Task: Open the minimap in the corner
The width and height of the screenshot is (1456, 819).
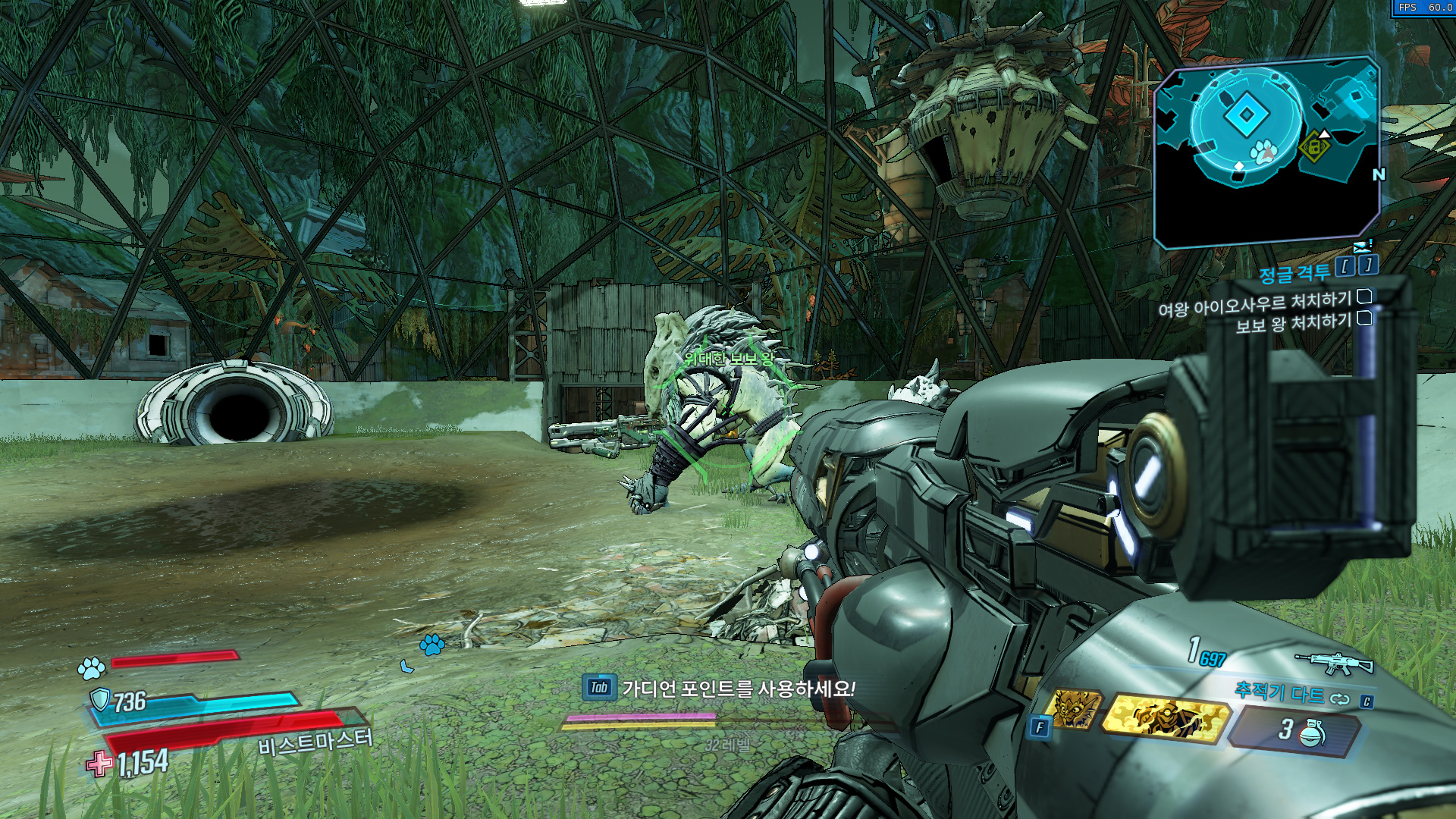Action: [x=1265, y=152]
